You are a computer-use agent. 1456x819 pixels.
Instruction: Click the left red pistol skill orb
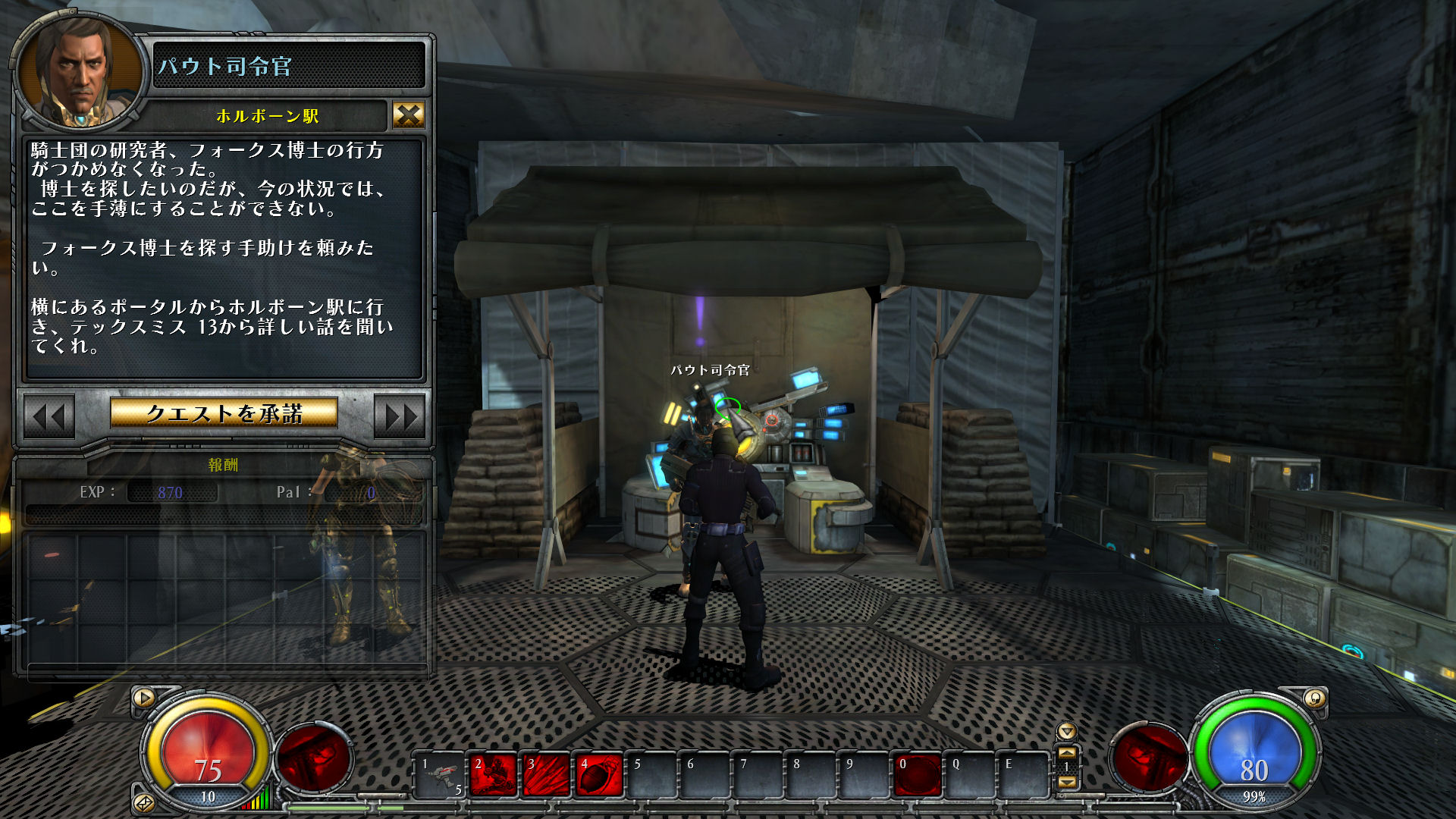pos(313,758)
